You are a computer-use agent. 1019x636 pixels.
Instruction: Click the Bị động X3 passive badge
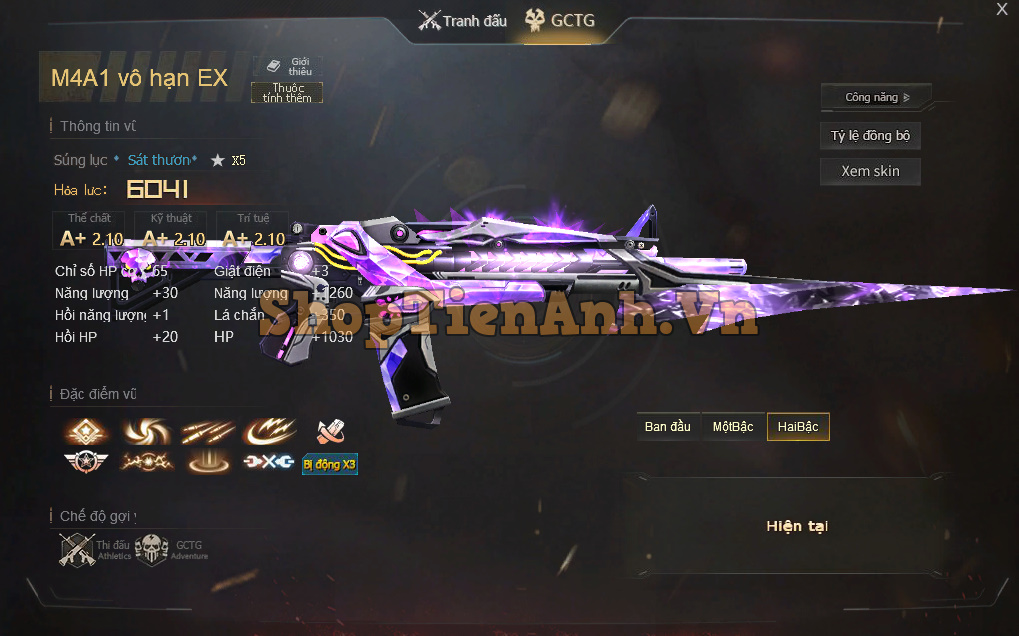(x=329, y=464)
